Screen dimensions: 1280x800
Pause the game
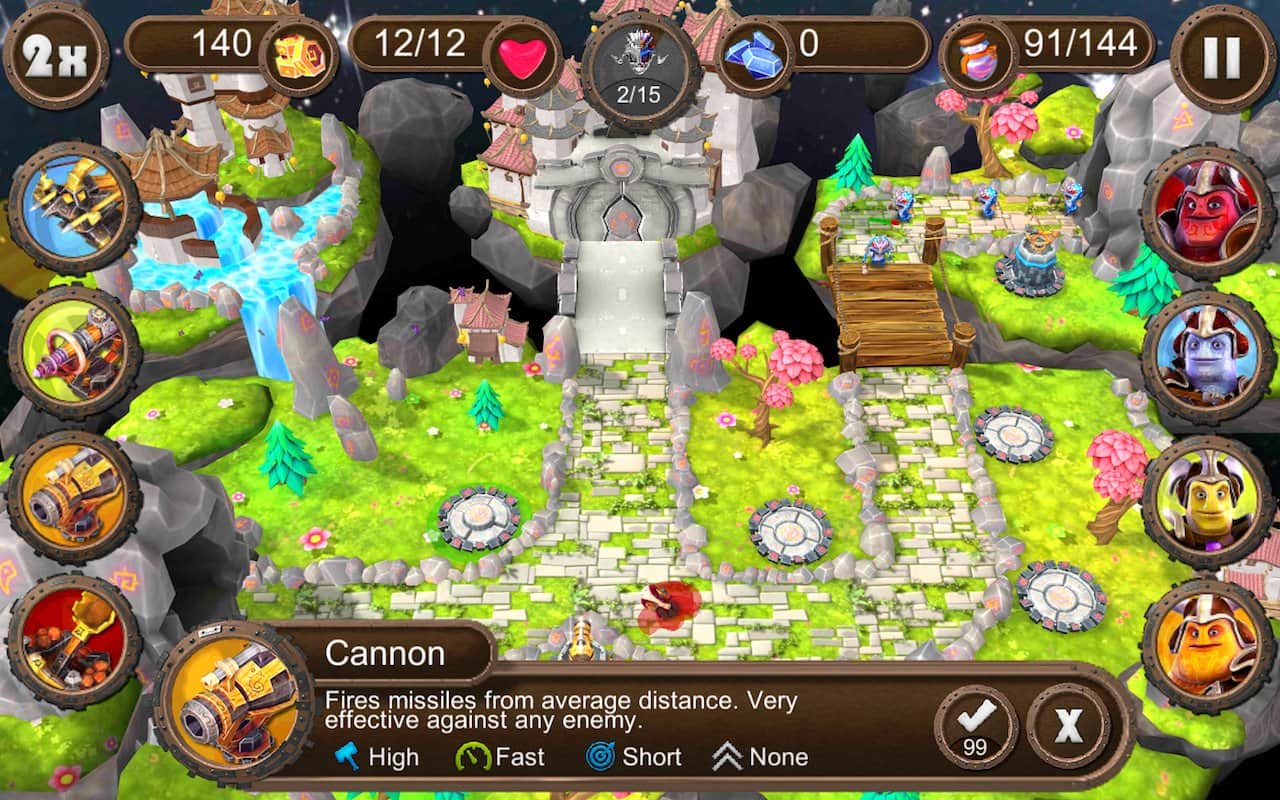[1220, 57]
